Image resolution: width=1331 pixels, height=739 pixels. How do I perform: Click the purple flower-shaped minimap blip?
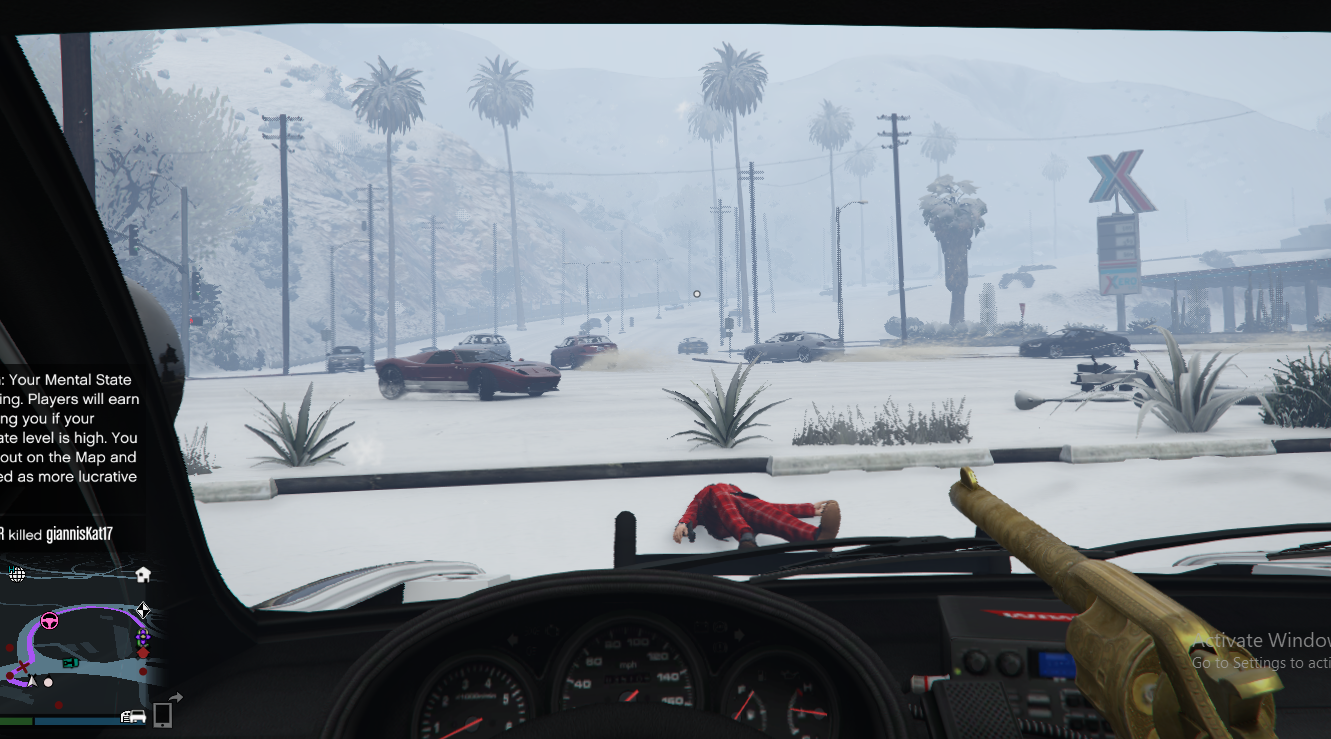point(143,635)
